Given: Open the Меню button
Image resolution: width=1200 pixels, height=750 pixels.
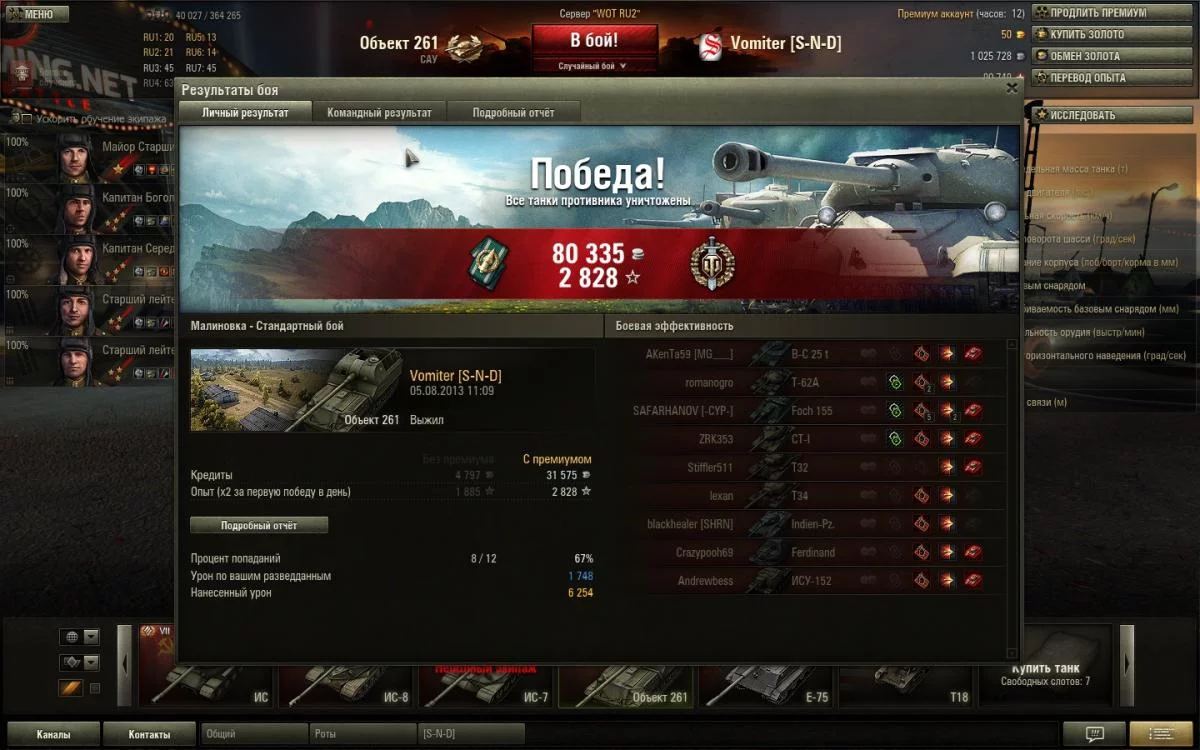Looking at the screenshot, I should coord(37,14).
